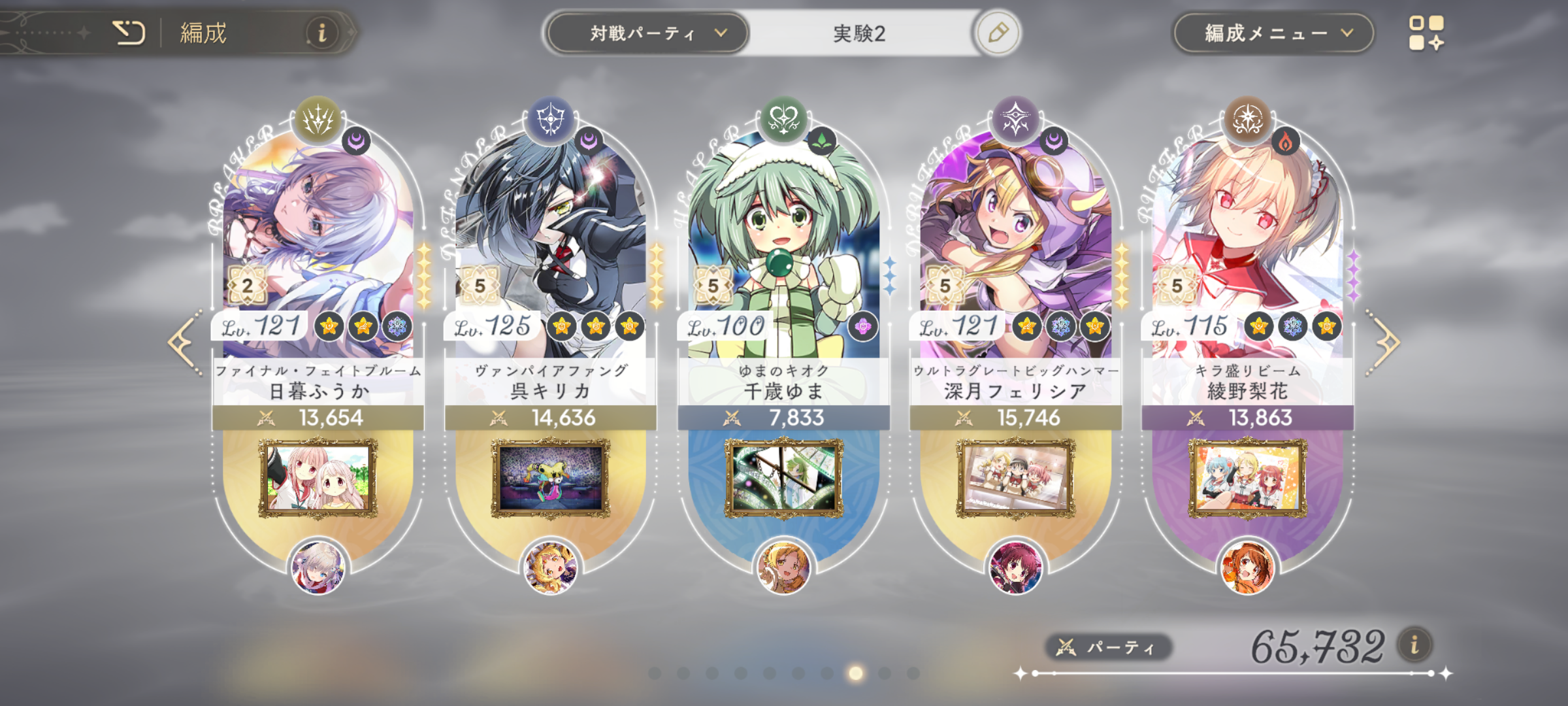
Task: Select the 日暮ふうか character card
Action: [318, 248]
